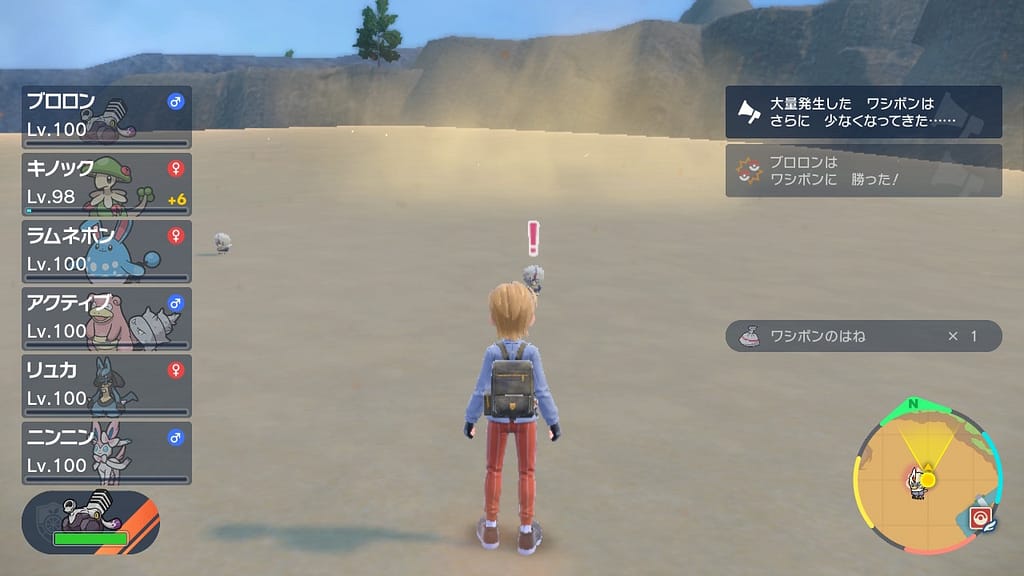Choose ニンニン in the party list
The width and height of the screenshot is (1024, 576).
click(106, 452)
